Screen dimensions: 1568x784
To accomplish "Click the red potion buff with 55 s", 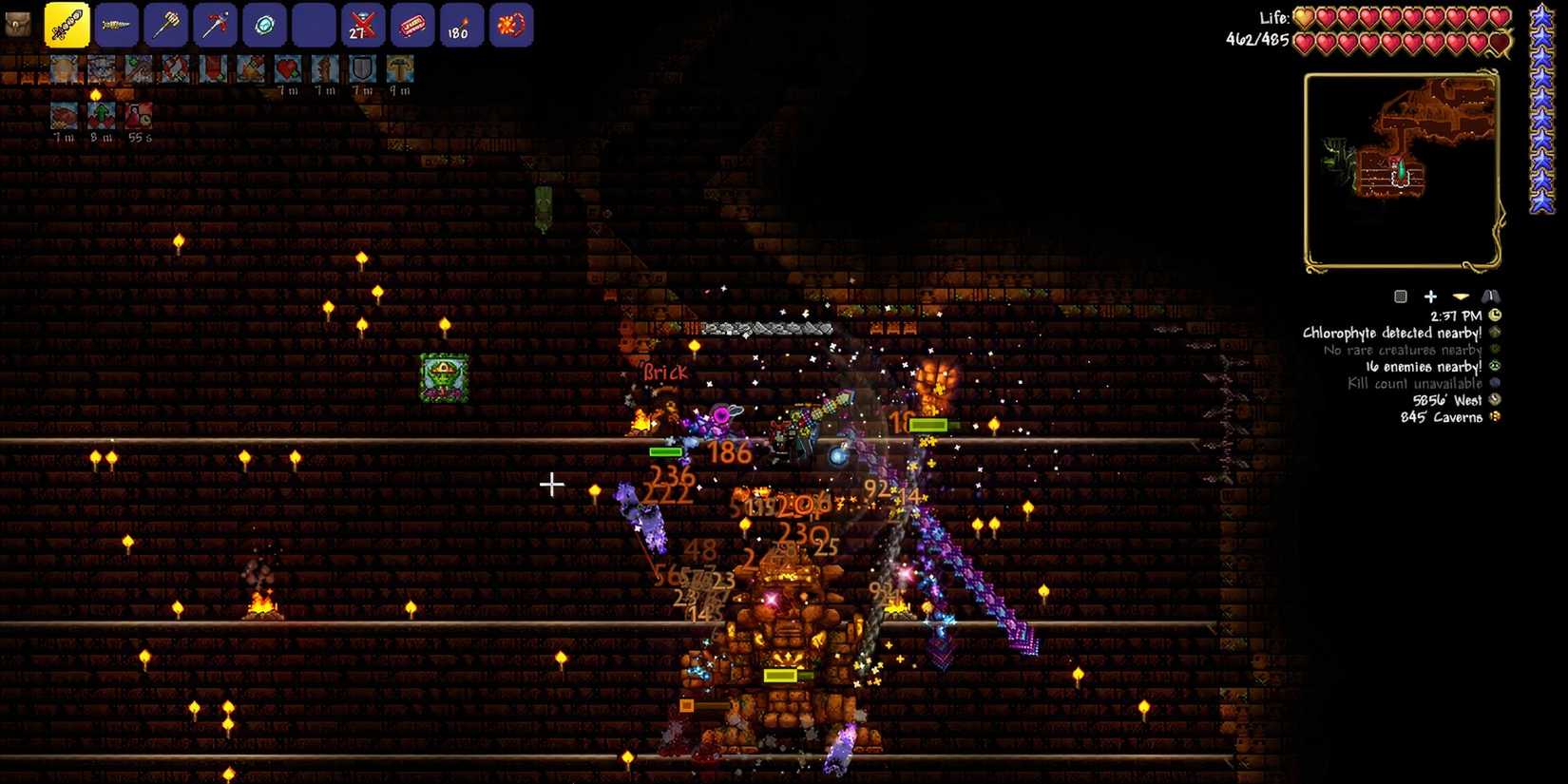I will click(x=139, y=115).
